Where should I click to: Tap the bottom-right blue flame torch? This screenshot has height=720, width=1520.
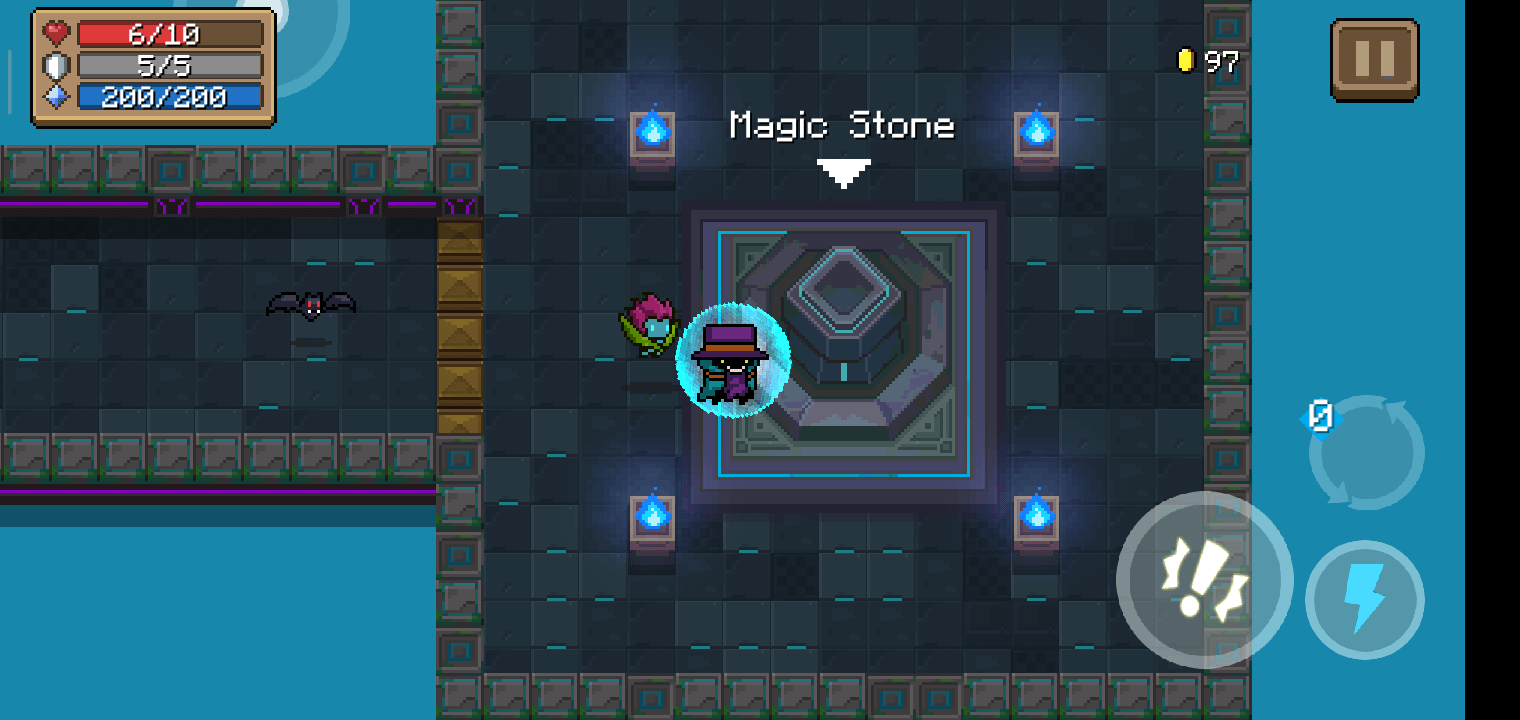1036,518
